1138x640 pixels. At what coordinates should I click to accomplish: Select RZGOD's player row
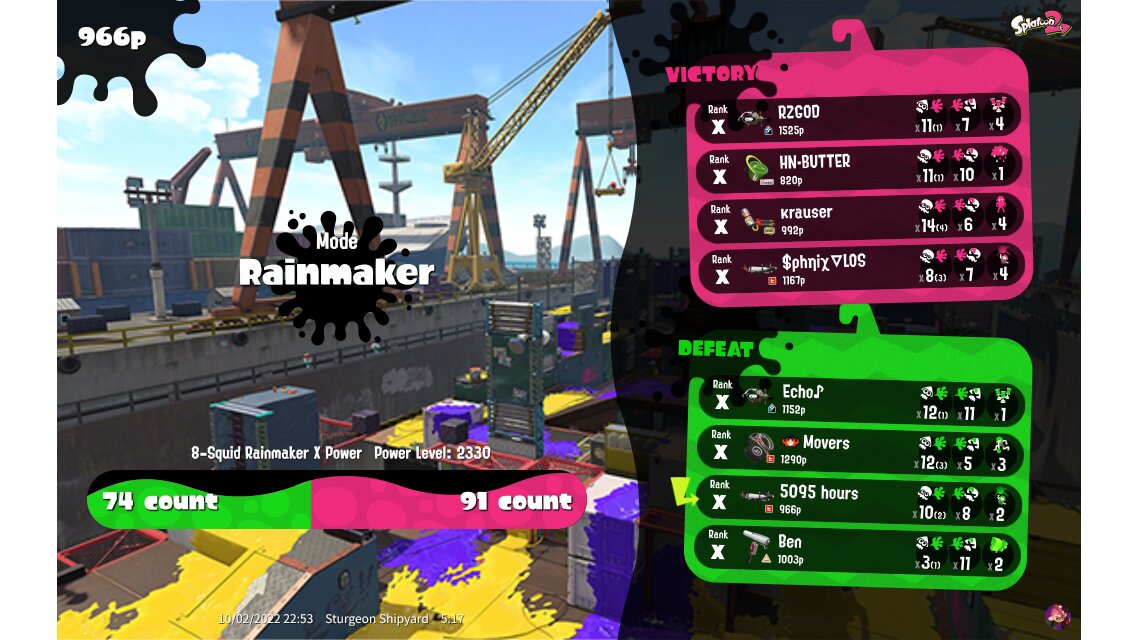click(x=860, y=118)
